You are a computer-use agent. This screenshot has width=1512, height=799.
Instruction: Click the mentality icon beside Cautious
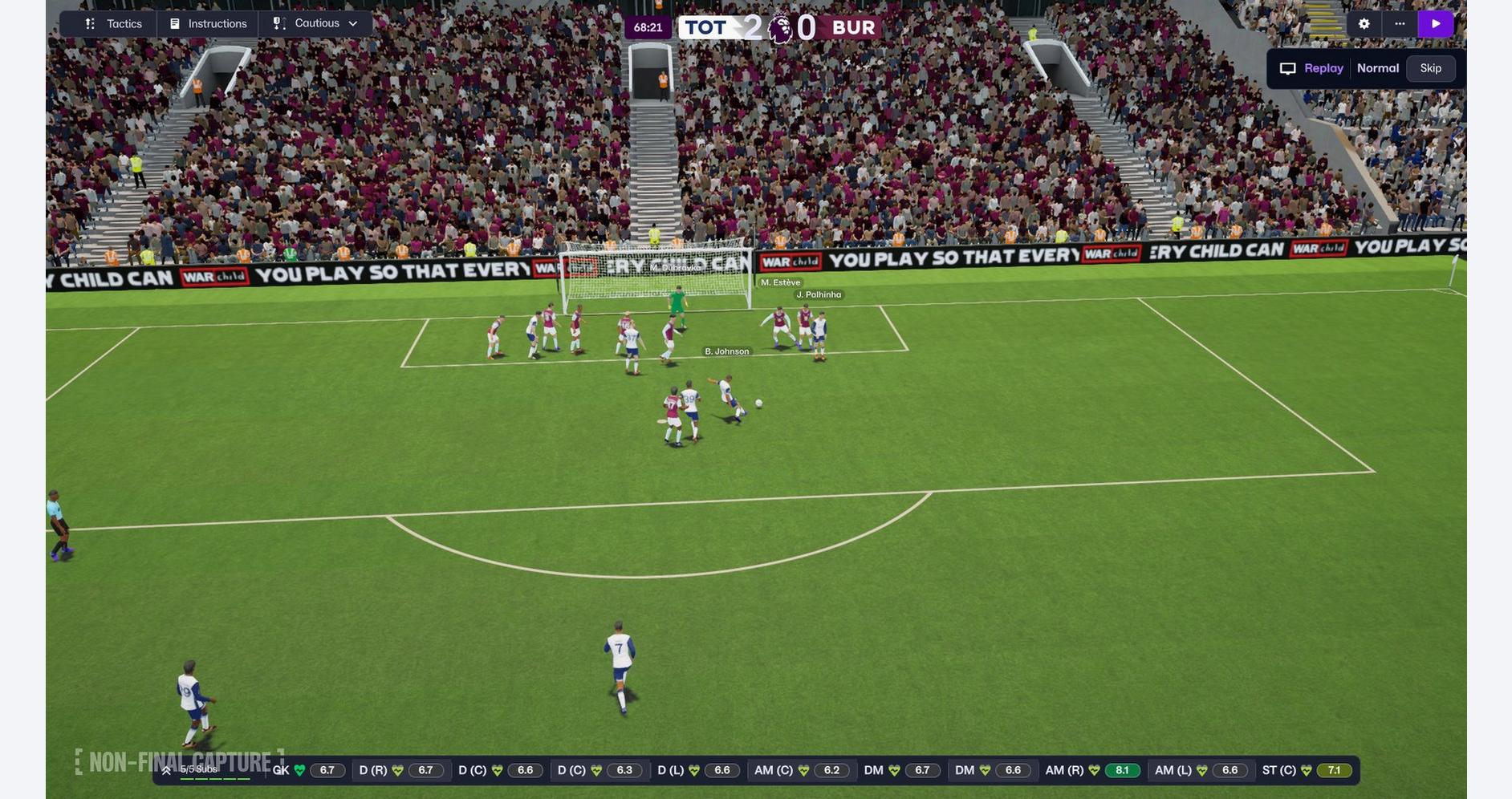[276, 22]
